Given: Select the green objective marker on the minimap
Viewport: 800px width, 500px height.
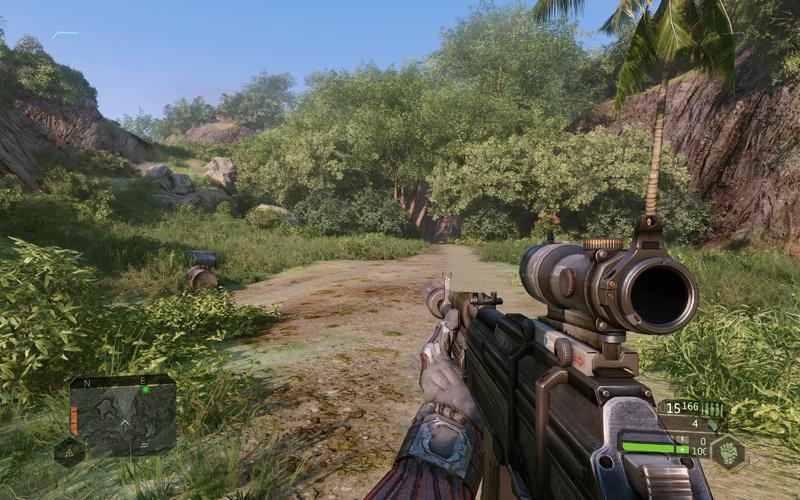Looking at the screenshot, I should pyautogui.click(x=146, y=389).
